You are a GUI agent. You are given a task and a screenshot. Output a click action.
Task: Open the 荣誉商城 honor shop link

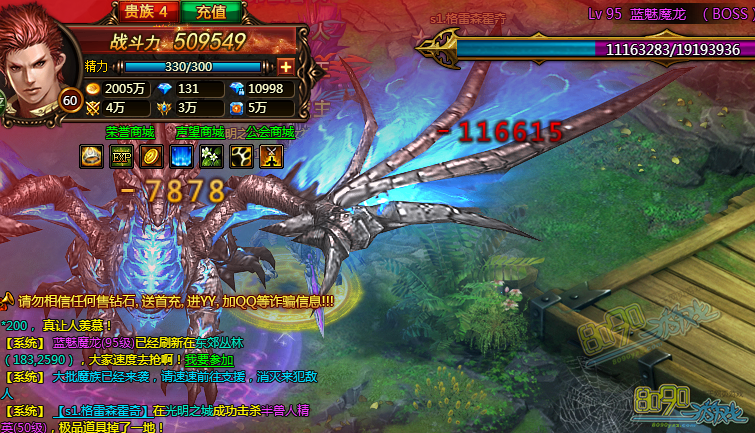[x=130, y=132]
